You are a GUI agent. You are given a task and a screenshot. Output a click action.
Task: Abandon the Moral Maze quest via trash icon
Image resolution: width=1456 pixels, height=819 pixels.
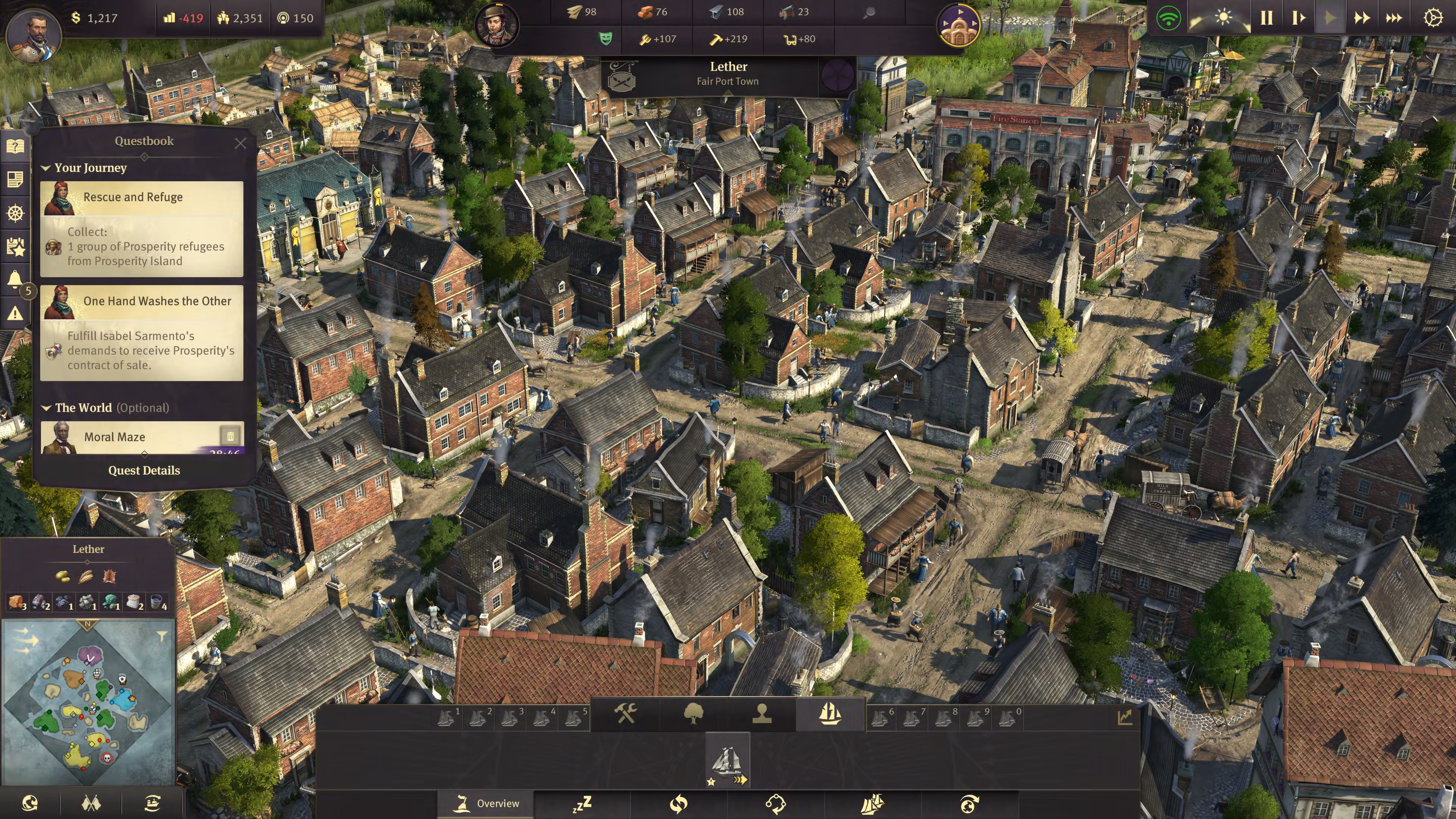click(231, 436)
